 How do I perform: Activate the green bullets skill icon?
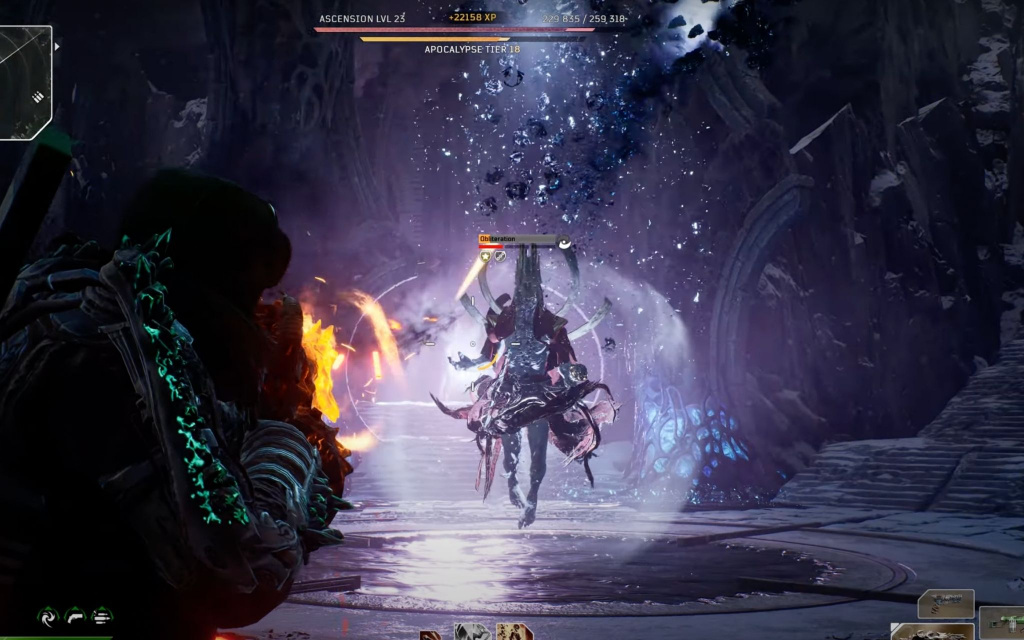102,617
